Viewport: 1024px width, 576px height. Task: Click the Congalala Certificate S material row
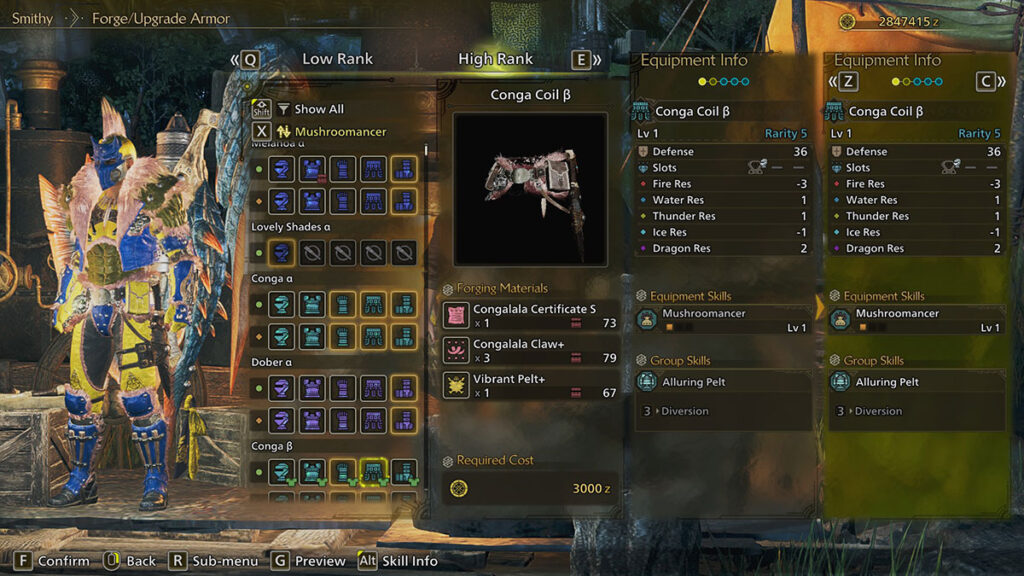pyautogui.click(x=530, y=316)
